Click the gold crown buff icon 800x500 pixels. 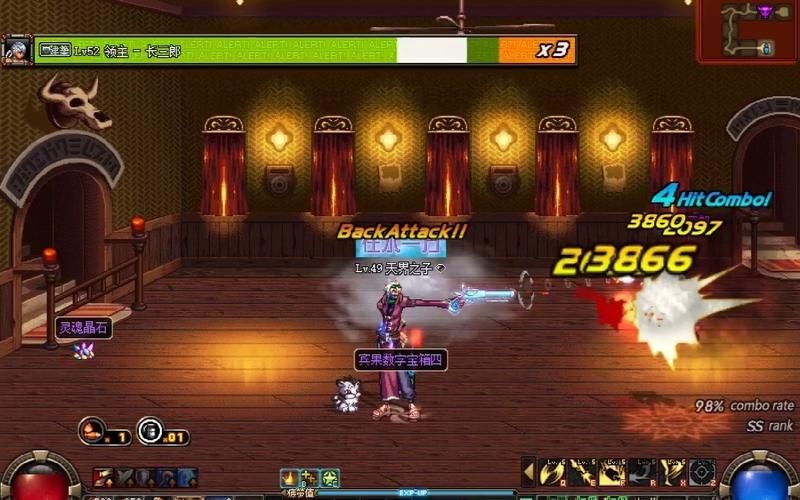pyautogui.click(x=290, y=478)
